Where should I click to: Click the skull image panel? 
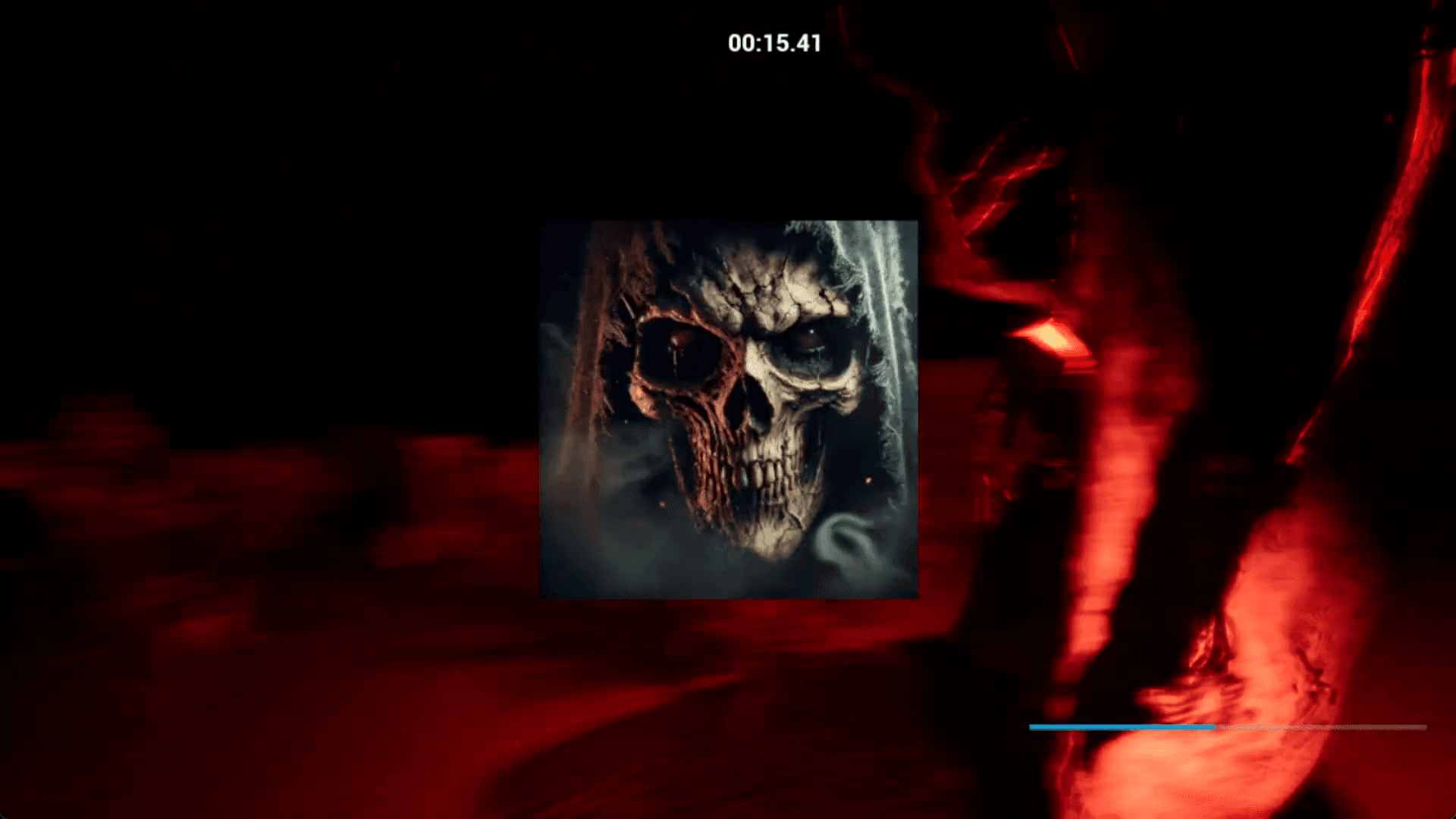click(x=728, y=409)
